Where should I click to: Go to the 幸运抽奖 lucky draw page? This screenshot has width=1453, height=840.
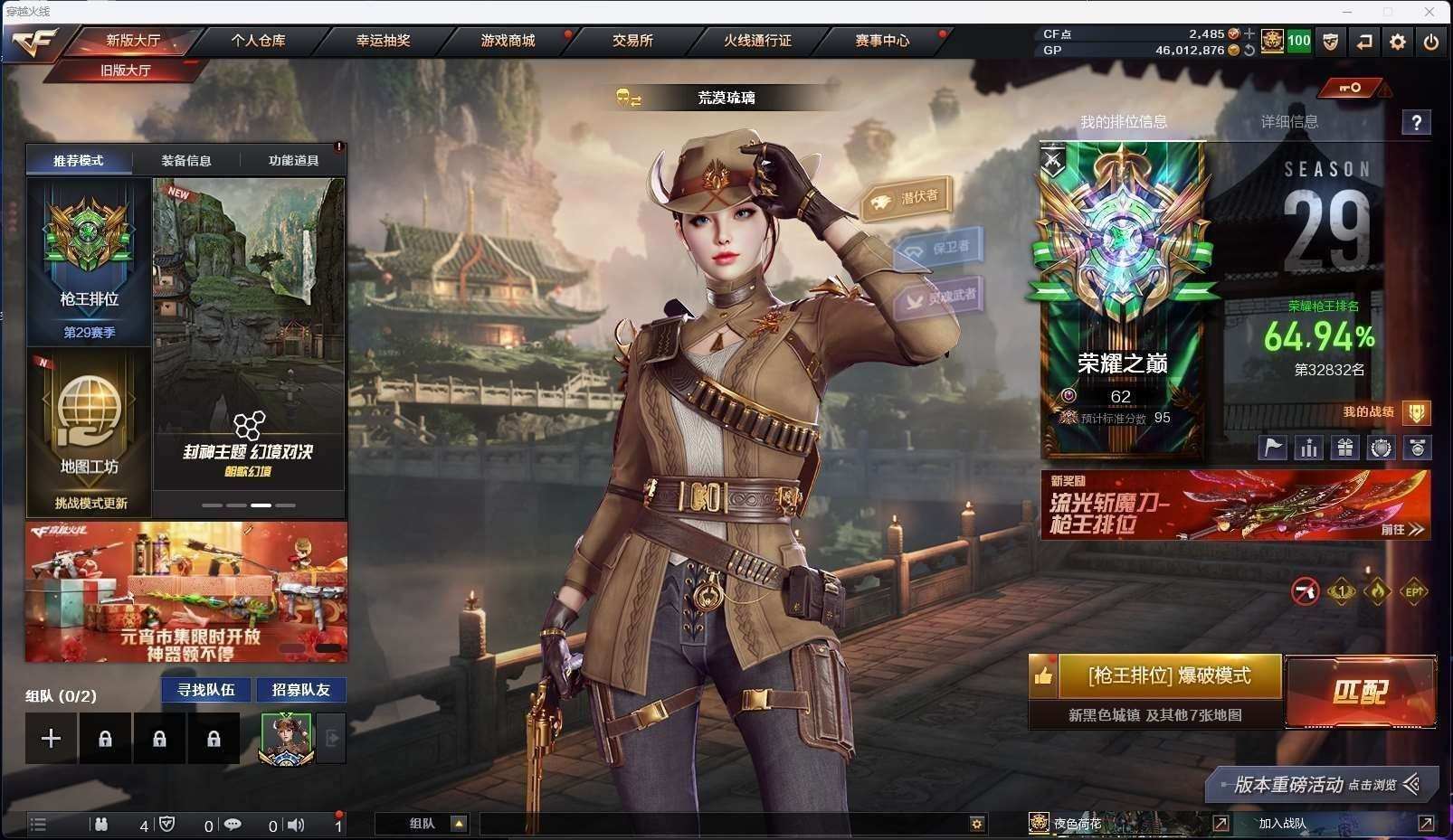(x=383, y=41)
